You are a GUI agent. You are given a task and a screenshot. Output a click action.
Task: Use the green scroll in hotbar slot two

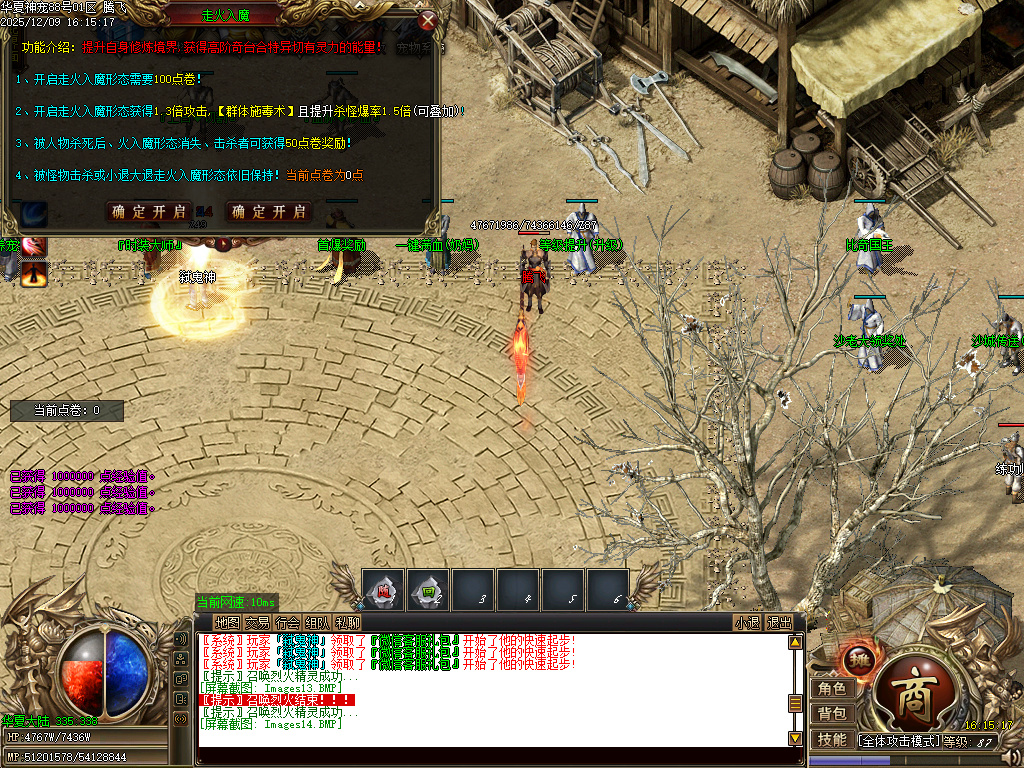pyautogui.click(x=428, y=590)
